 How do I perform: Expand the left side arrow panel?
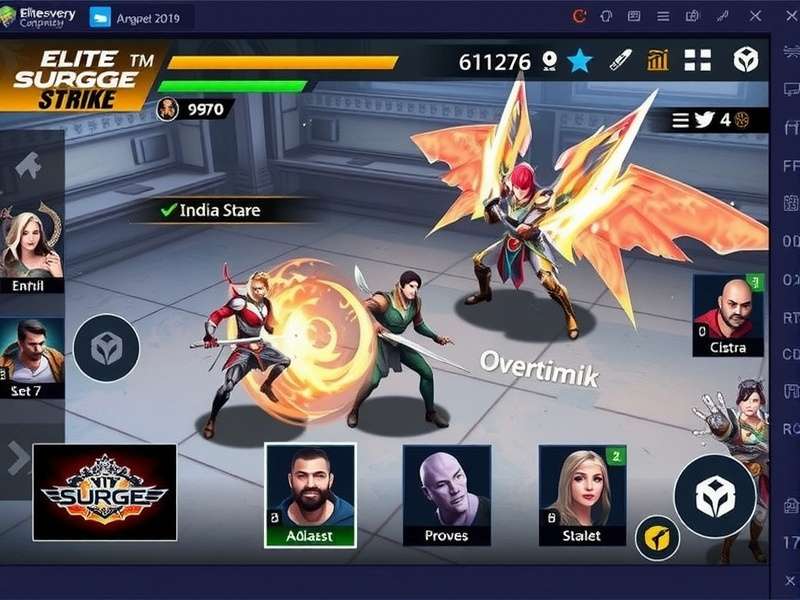17,458
